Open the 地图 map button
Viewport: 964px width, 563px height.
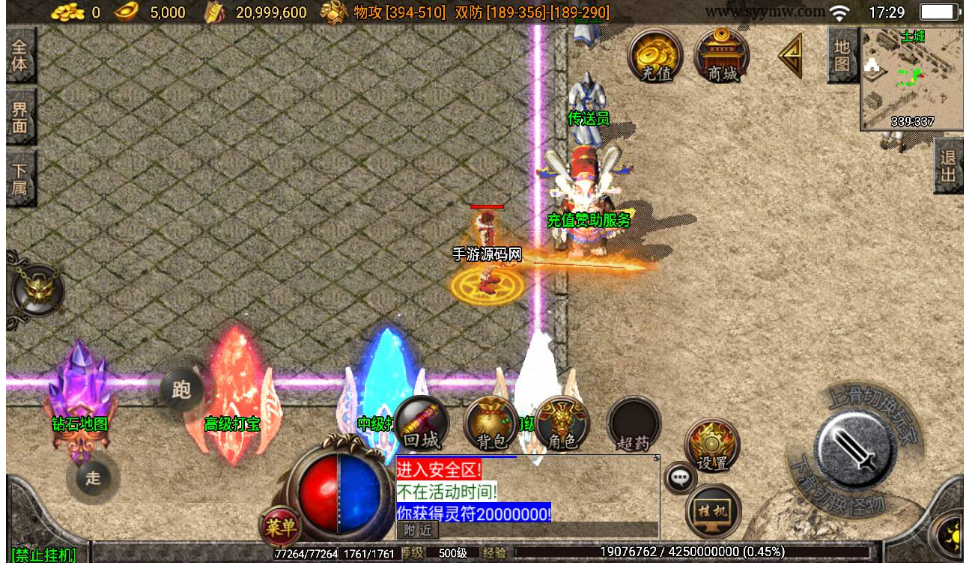click(842, 55)
